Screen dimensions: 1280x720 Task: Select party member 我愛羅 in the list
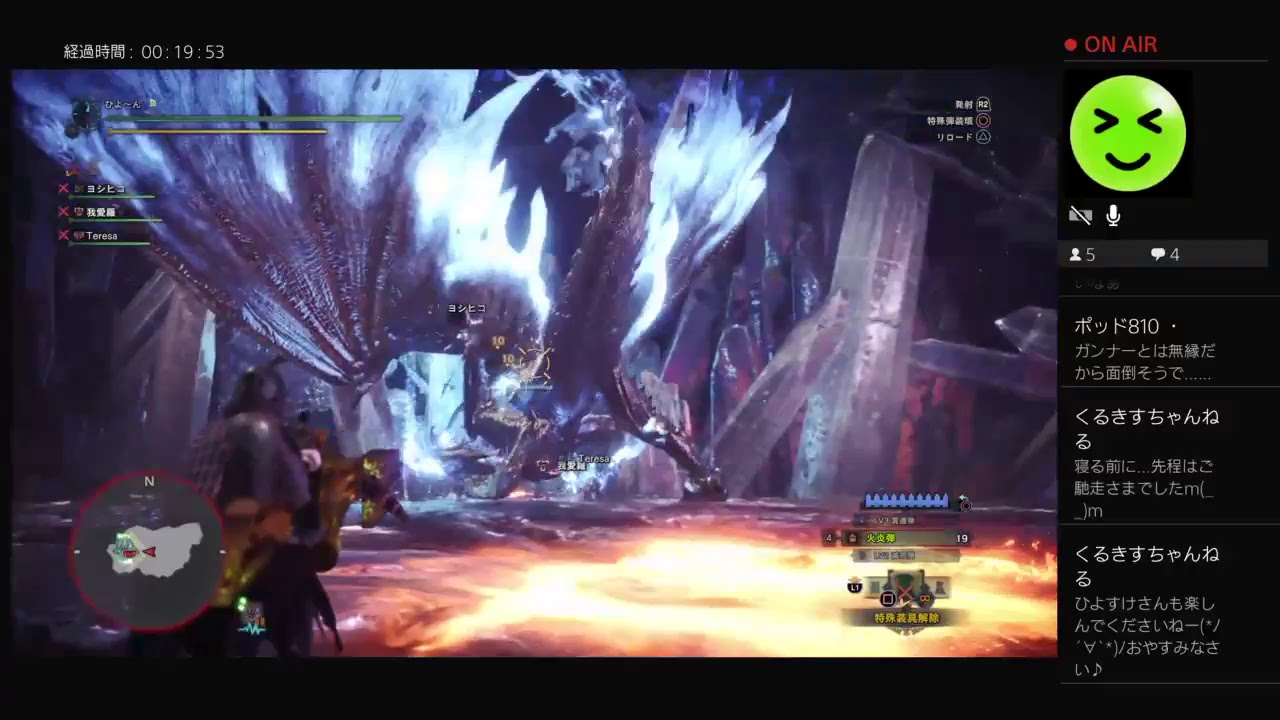[x=101, y=212]
